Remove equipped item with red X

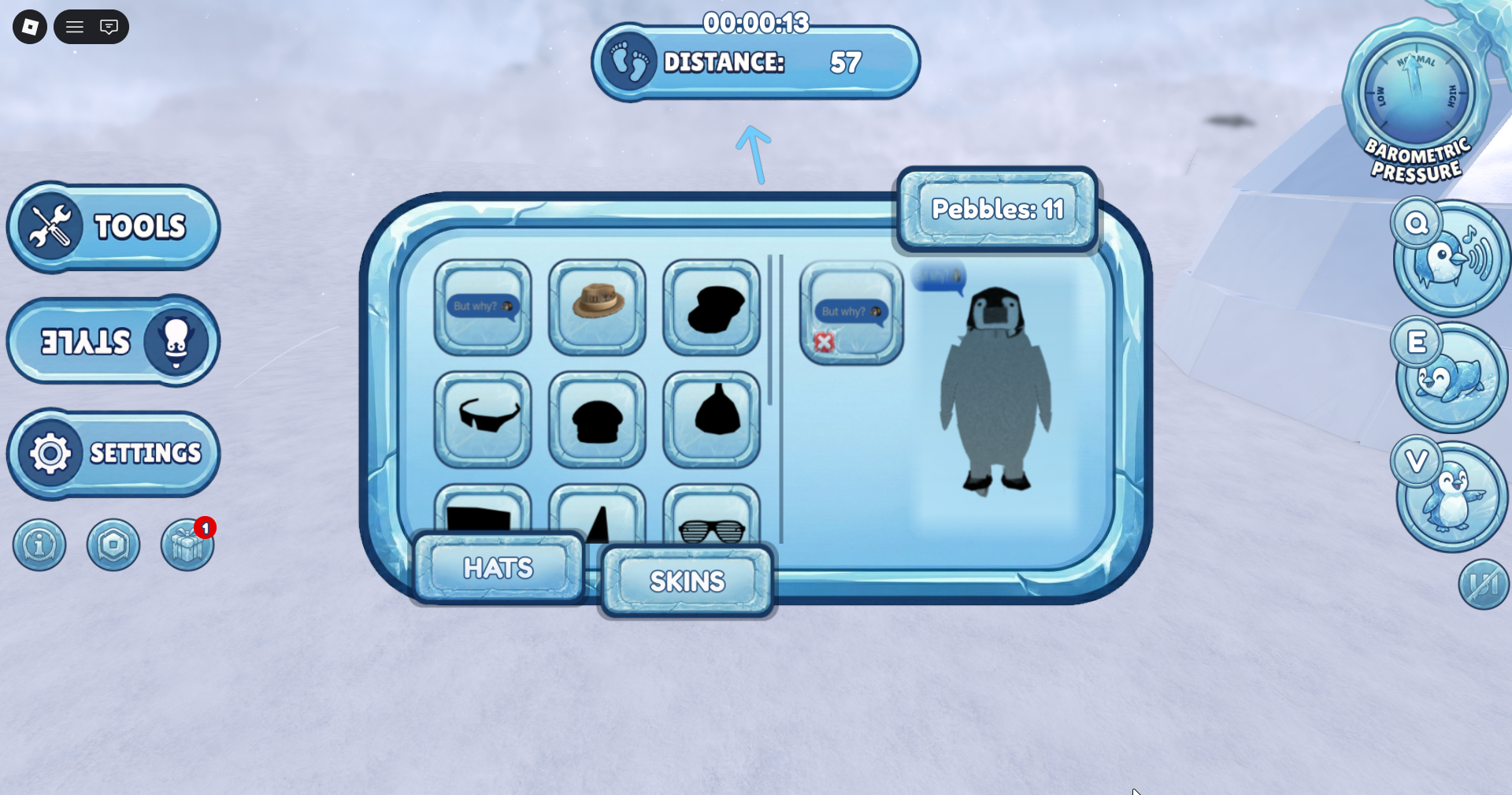[x=825, y=342]
